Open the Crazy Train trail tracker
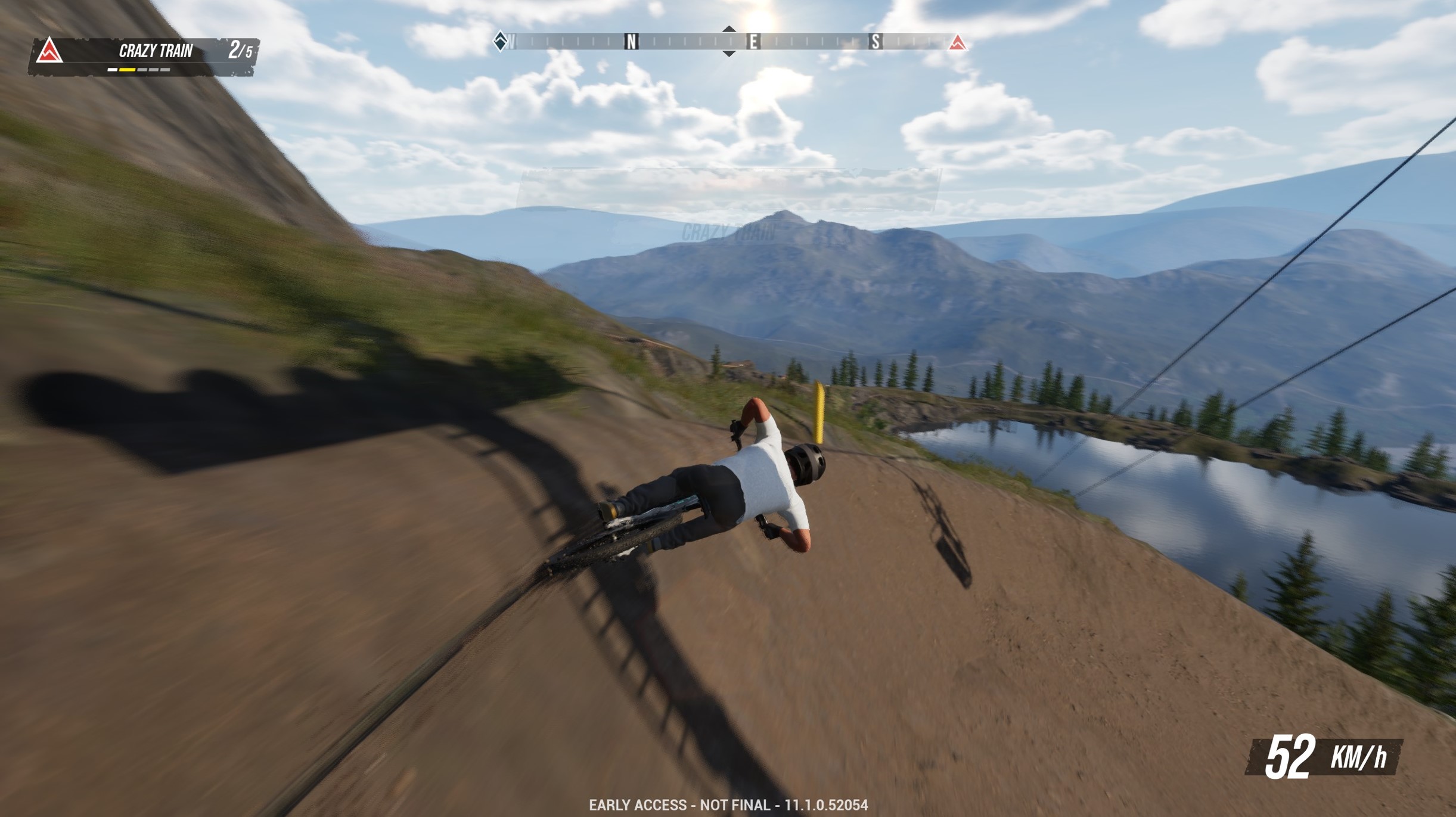The height and width of the screenshot is (817, 1456). pos(156,52)
